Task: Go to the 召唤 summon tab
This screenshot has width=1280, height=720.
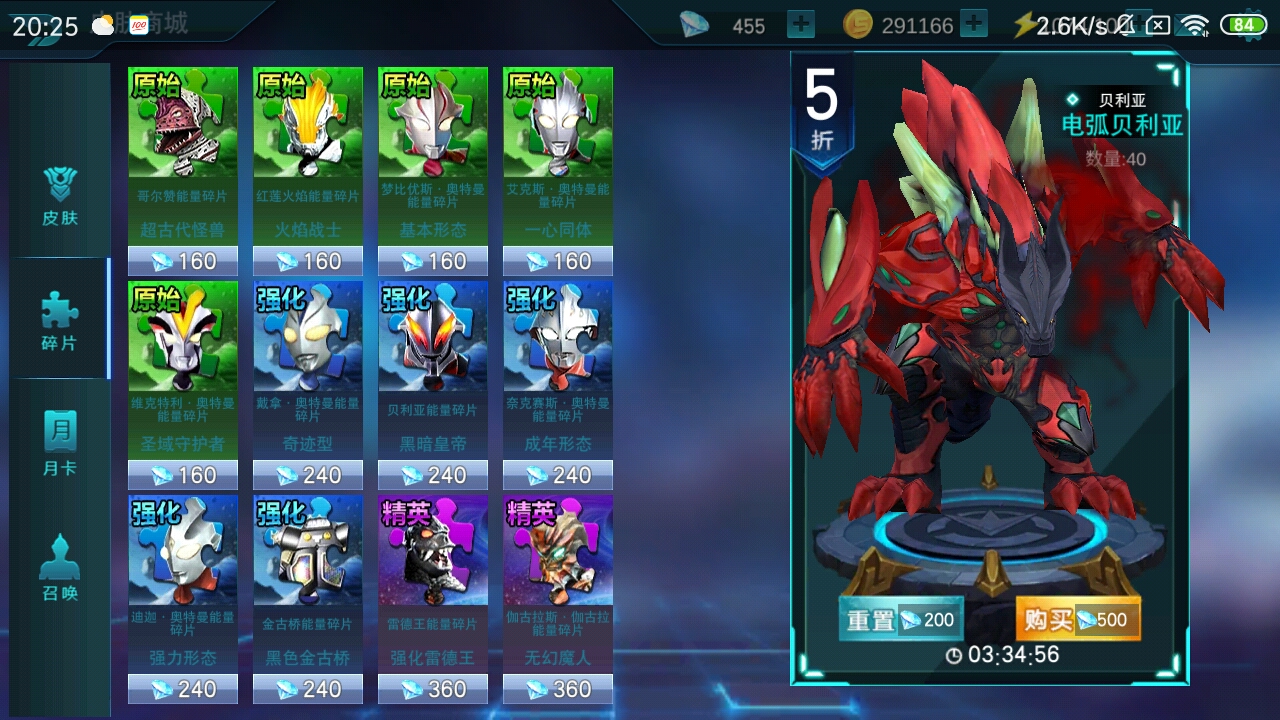Action: [x=60, y=570]
